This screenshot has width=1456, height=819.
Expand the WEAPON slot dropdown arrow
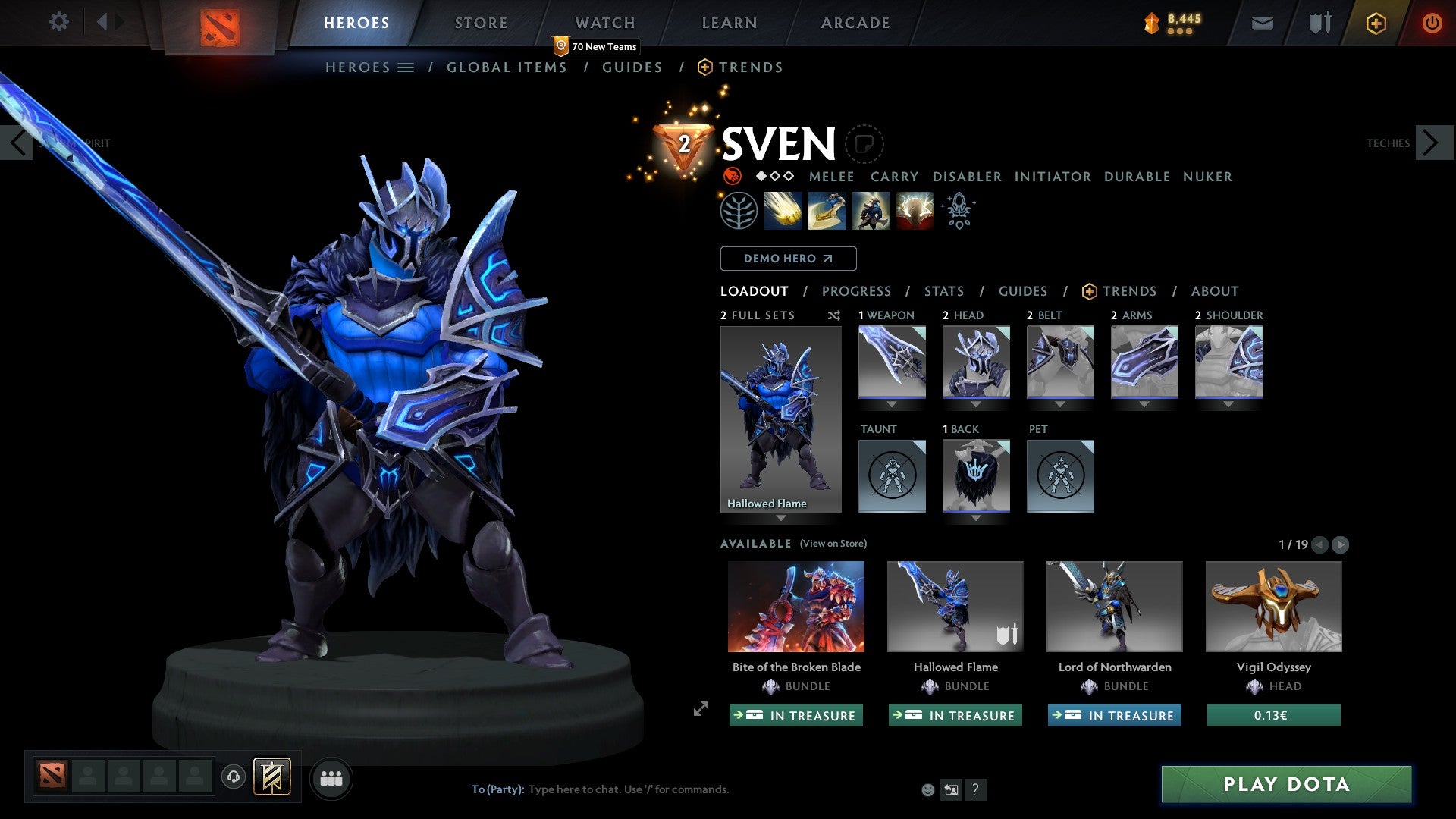click(x=892, y=404)
